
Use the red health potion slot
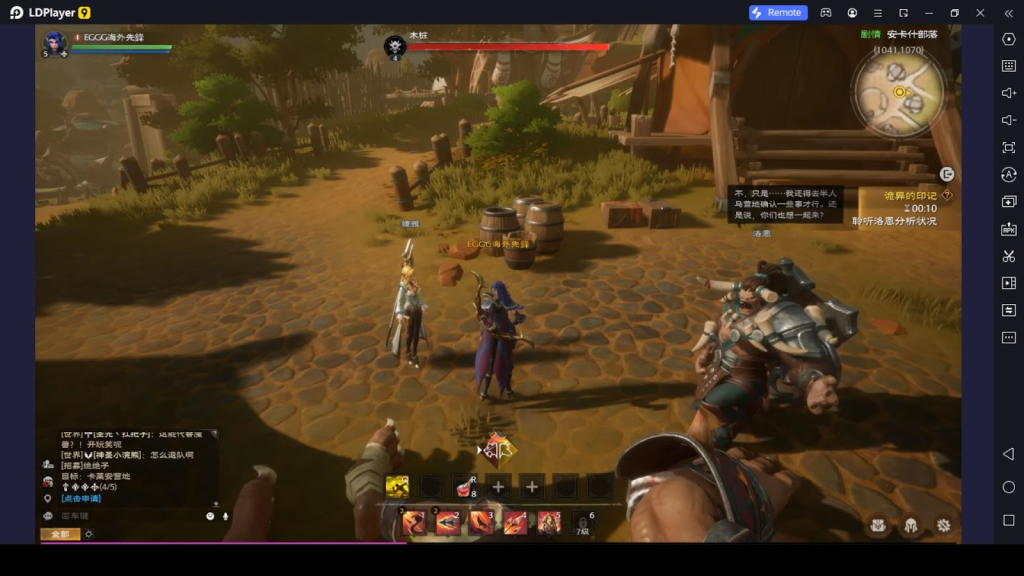coord(465,488)
